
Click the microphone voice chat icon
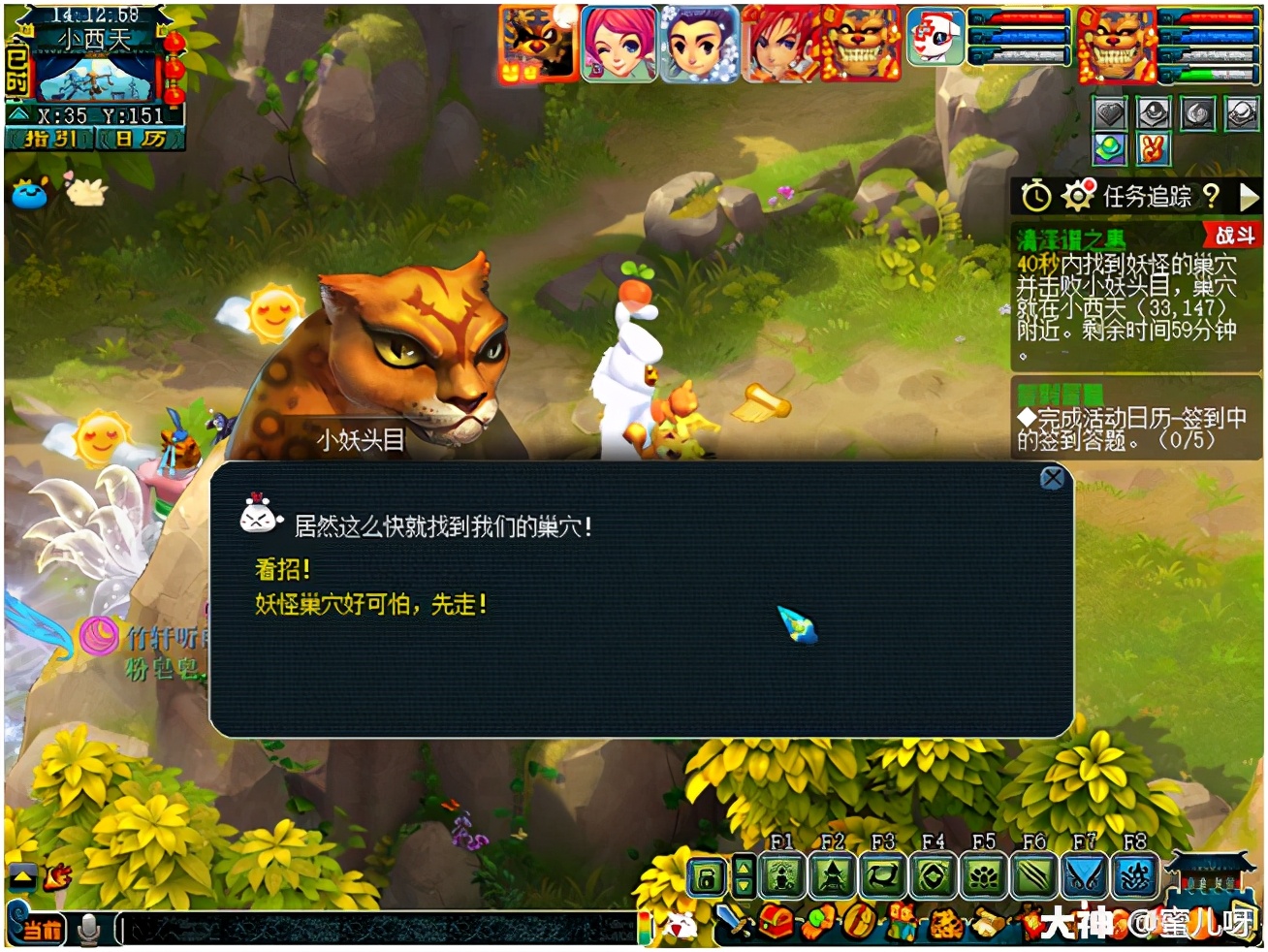point(89,929)
